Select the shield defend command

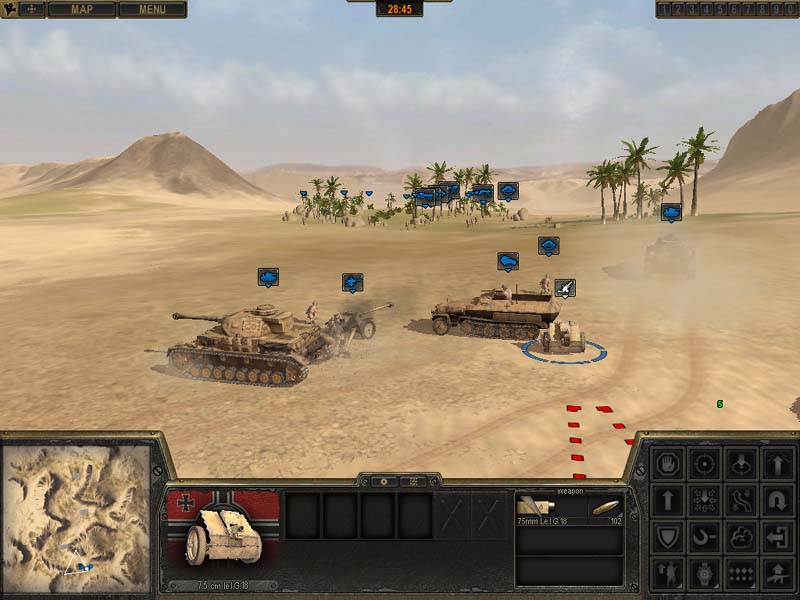[x=668, y=537]
